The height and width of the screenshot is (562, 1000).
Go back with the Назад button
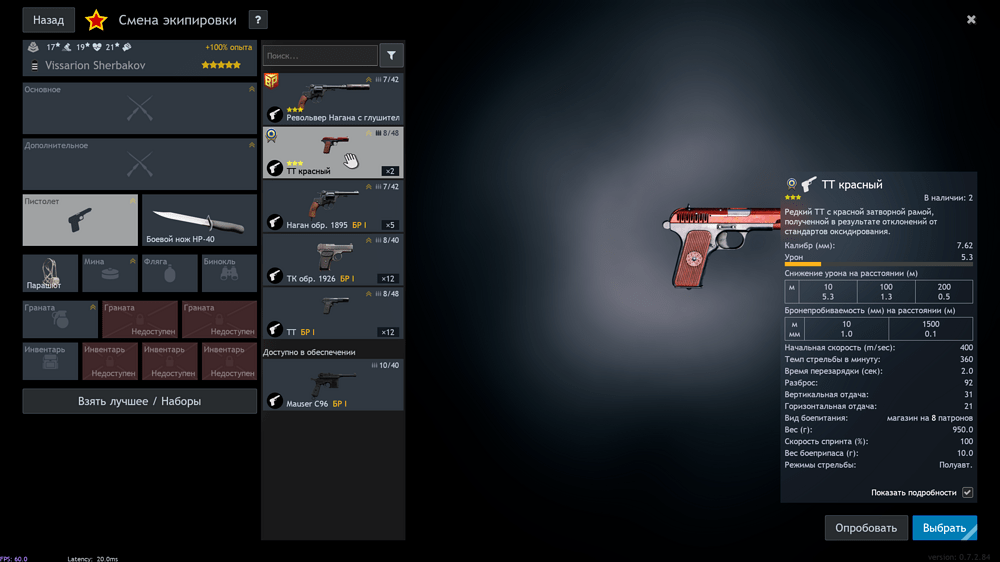(48, 20)
